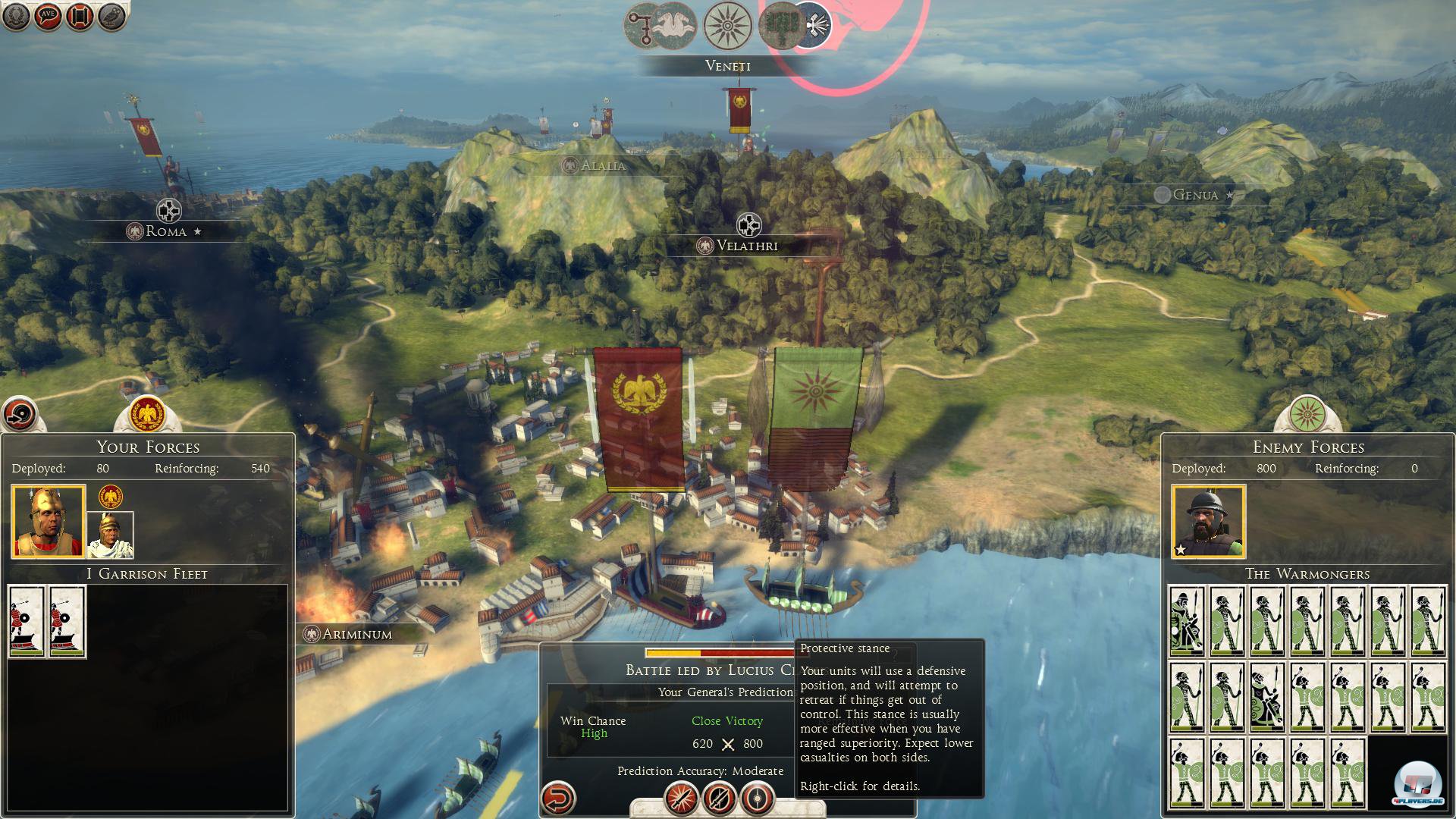Click the retreat arrow button
This screenshot has width=1456, height=819.
[x=559, y=798]
